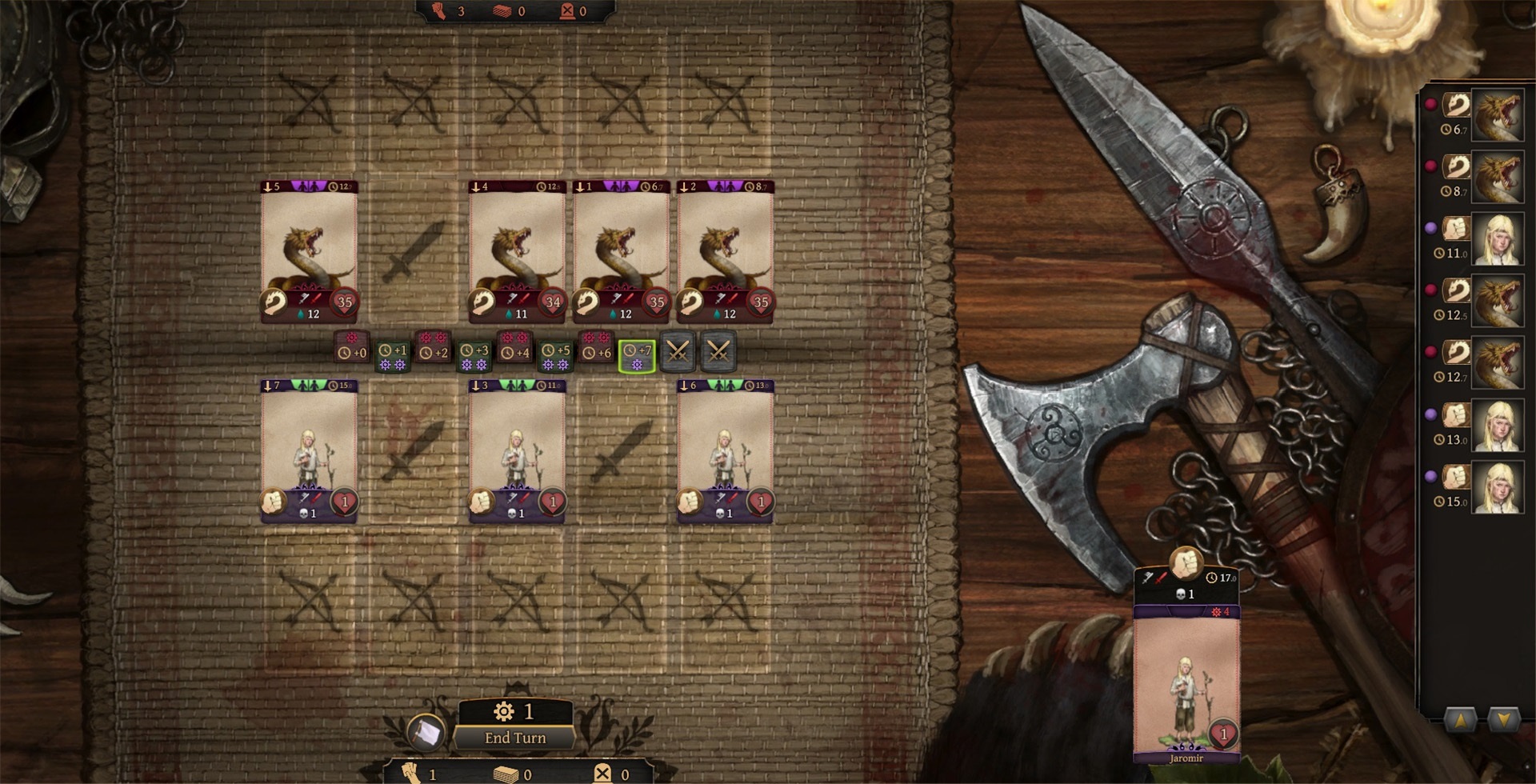Choose the player card numbered 3
This screenshot has width=1536, height=784.
[517, 451]
